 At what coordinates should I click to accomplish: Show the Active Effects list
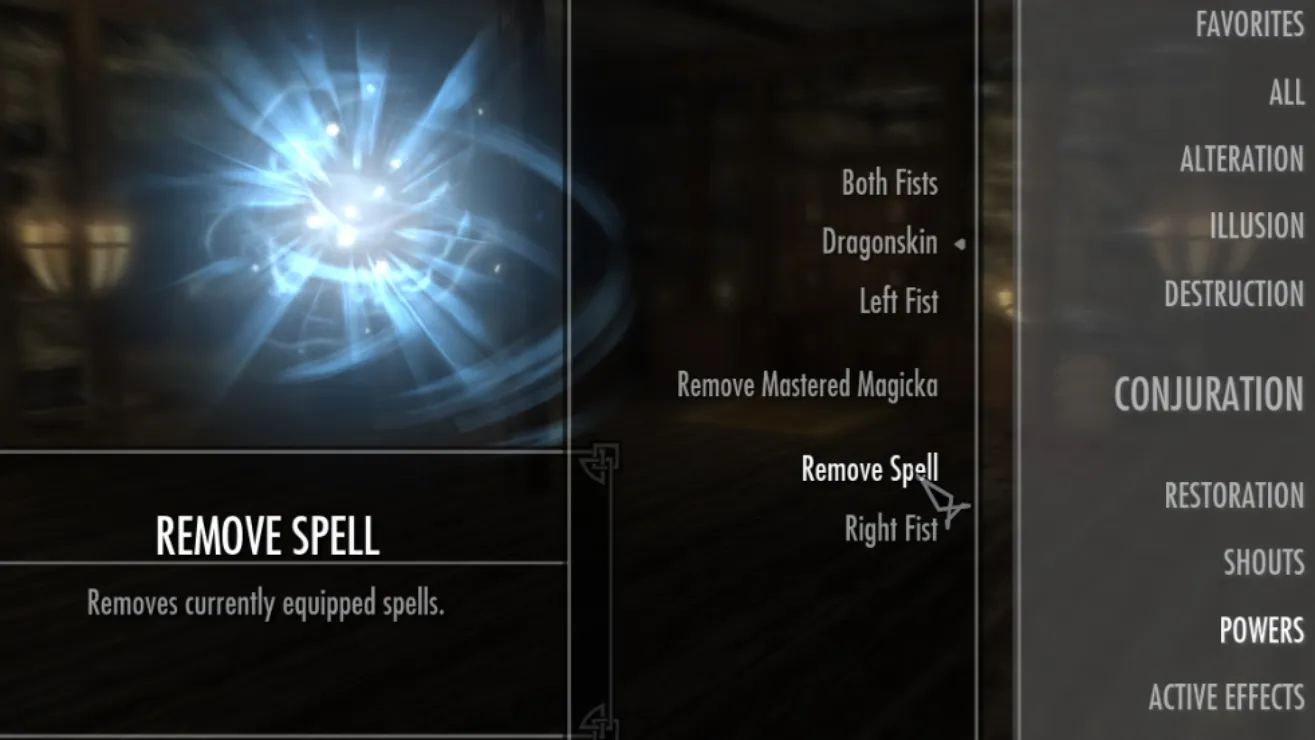(x=1226, y=697)
